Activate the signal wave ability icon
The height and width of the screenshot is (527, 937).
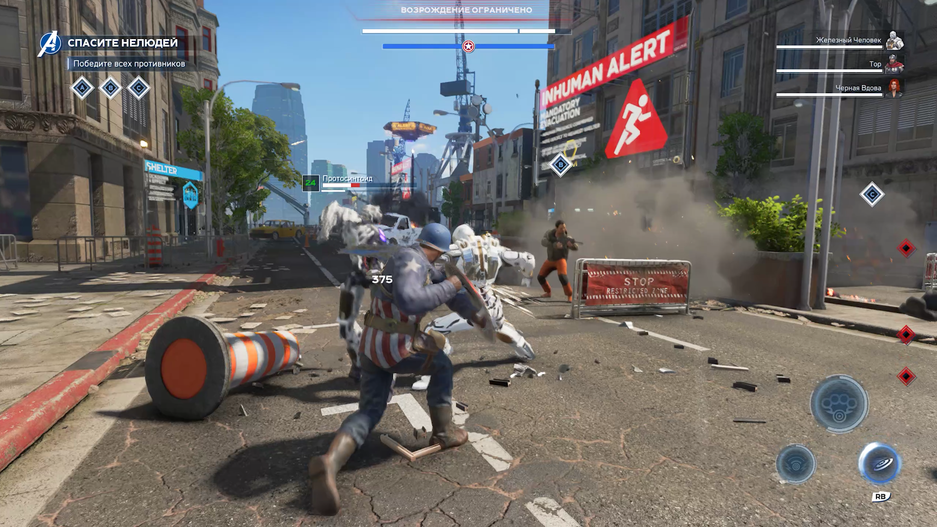(x=795, y=463)
